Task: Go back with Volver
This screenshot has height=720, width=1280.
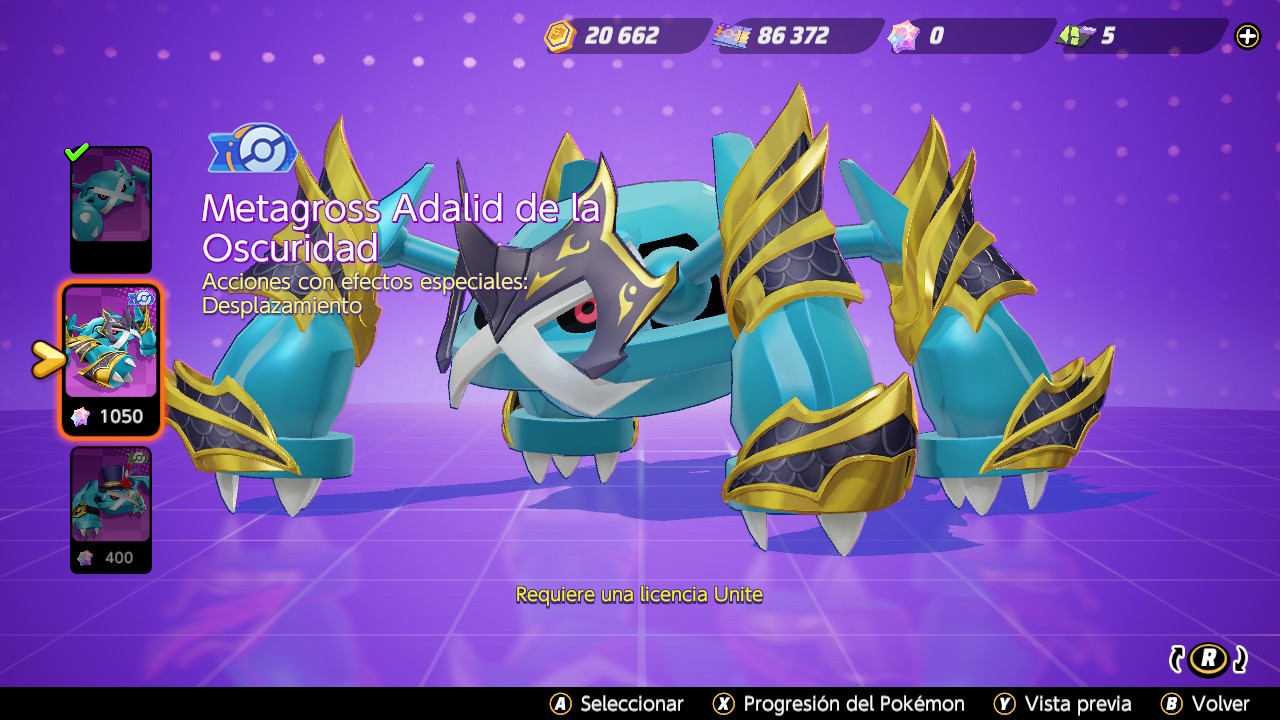Action: click(x=1205, y=704)
